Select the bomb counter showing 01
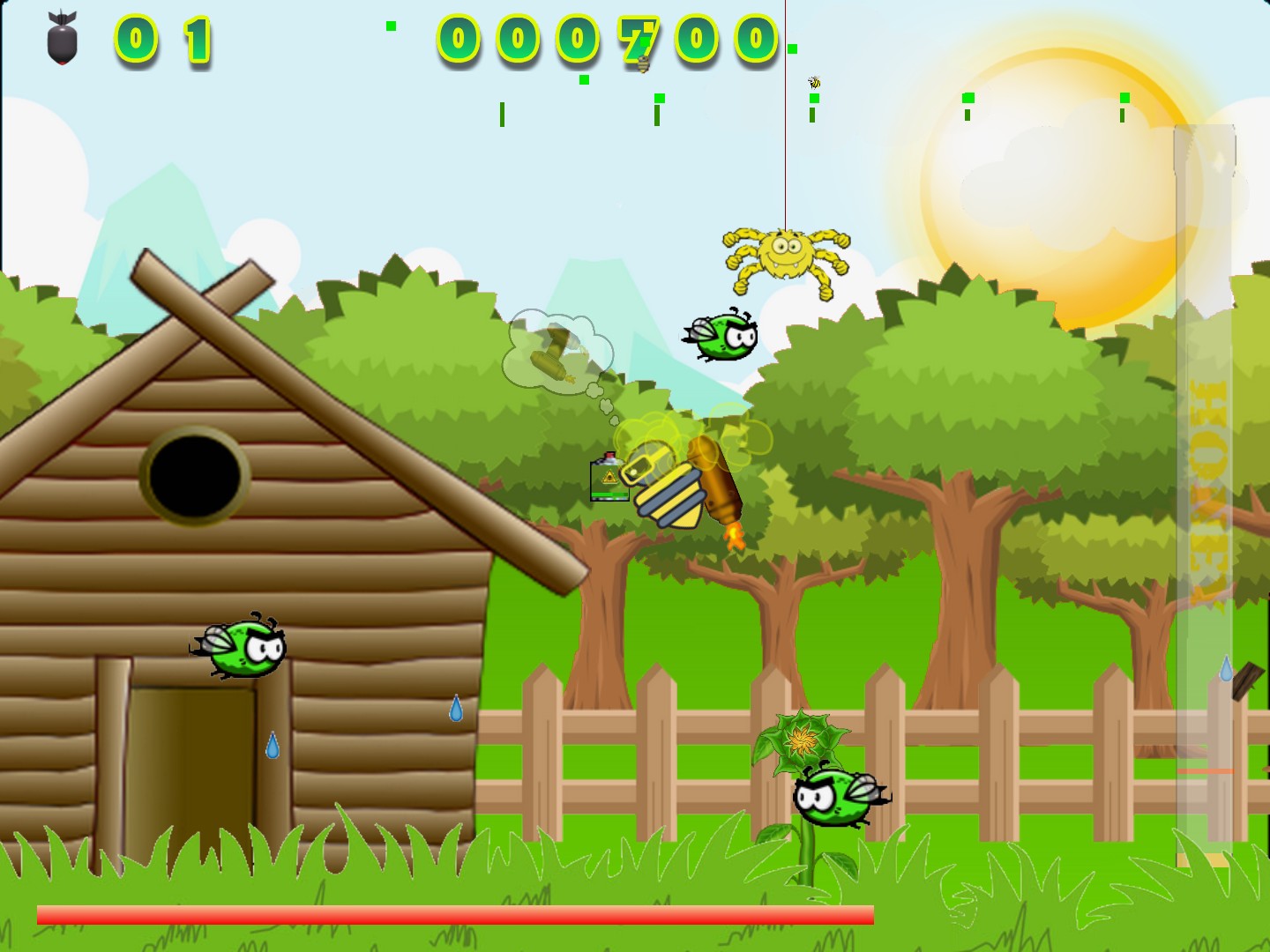The image size is (1270, 952). click(x=163, y=37)
